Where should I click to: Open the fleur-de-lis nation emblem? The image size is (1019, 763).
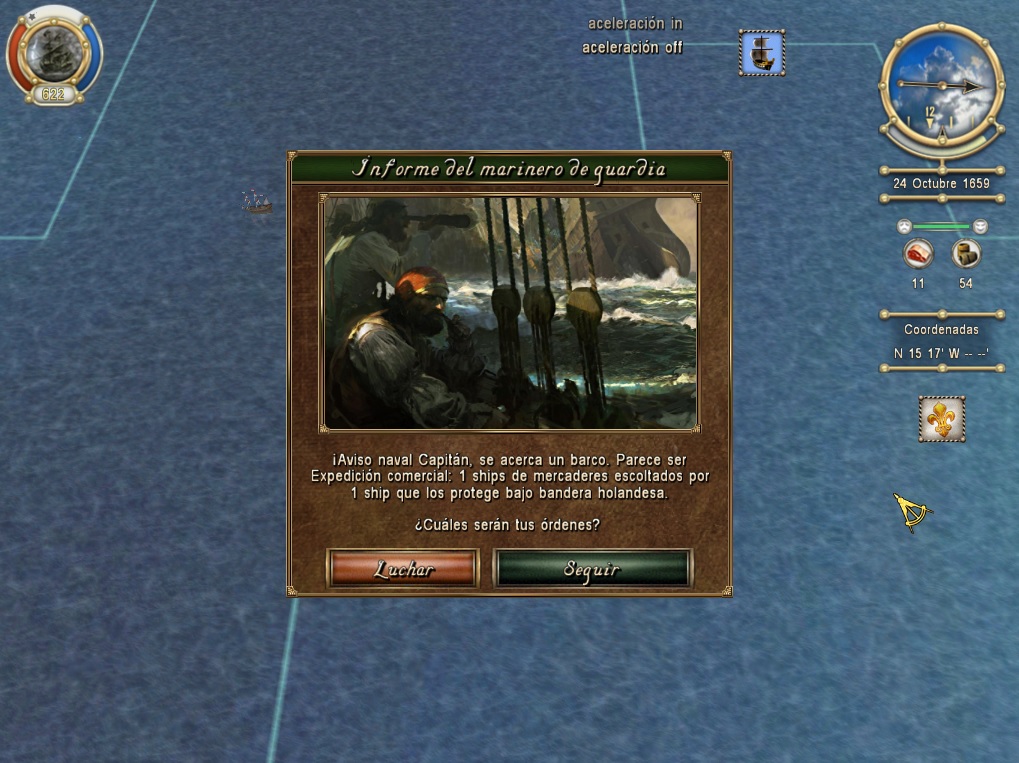(x=941, y=419)
